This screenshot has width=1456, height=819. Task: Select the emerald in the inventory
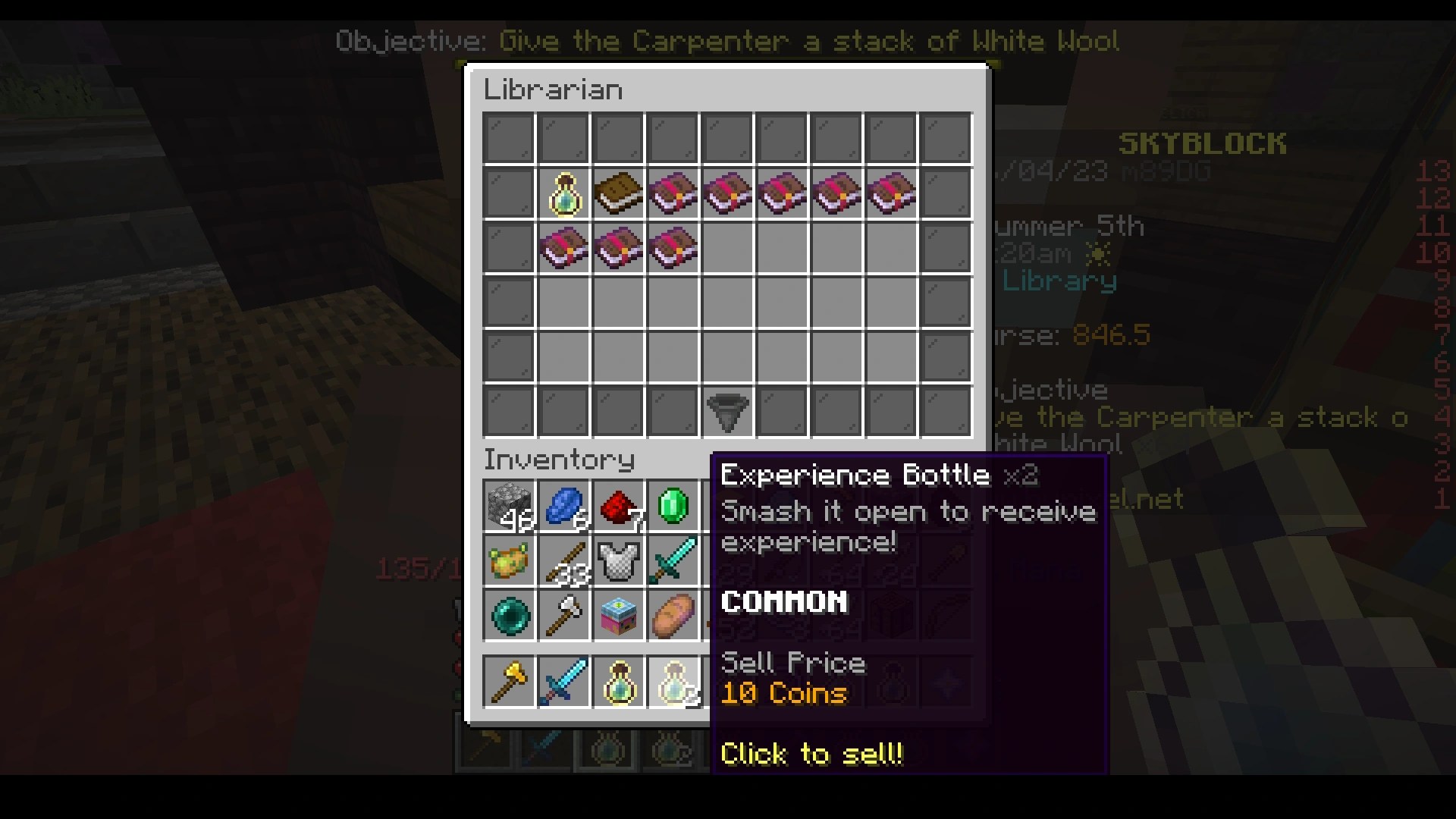point(673,504)
